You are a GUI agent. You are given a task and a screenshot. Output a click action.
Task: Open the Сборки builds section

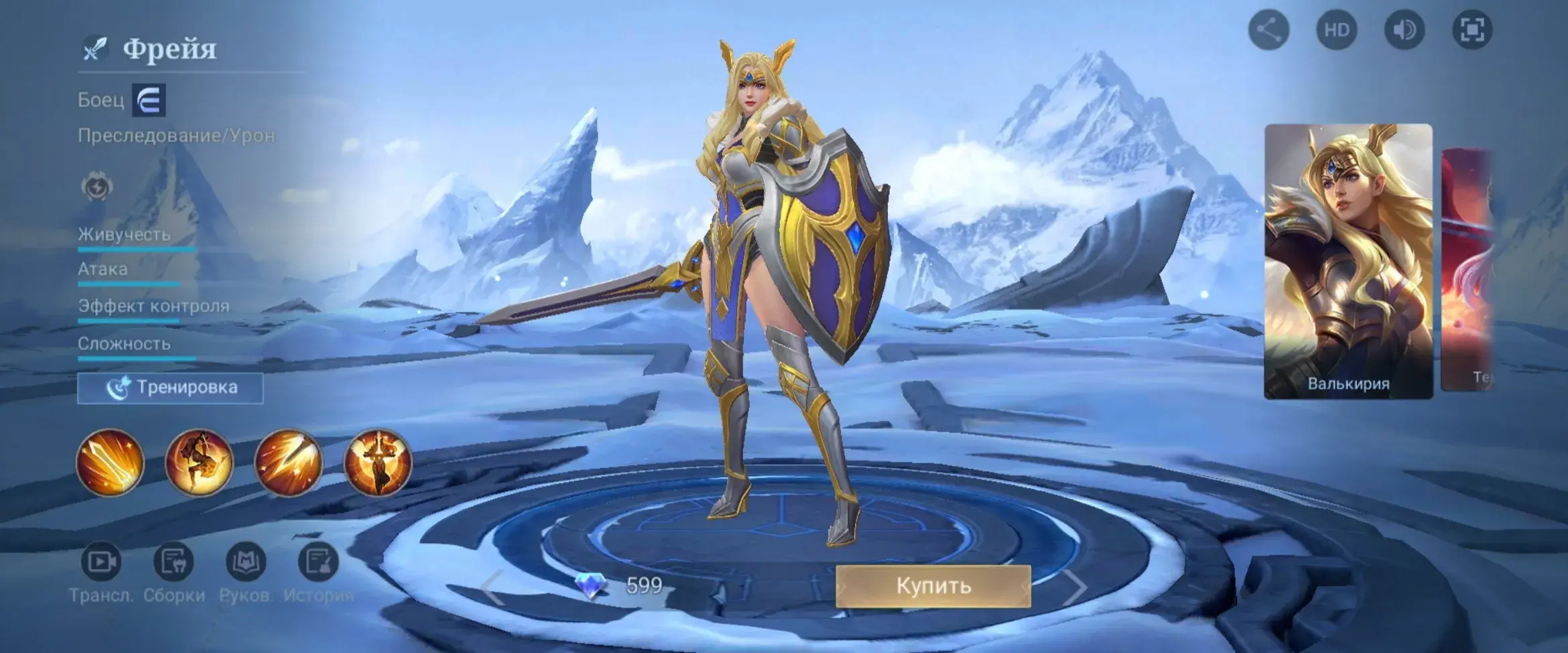(174, 562)
